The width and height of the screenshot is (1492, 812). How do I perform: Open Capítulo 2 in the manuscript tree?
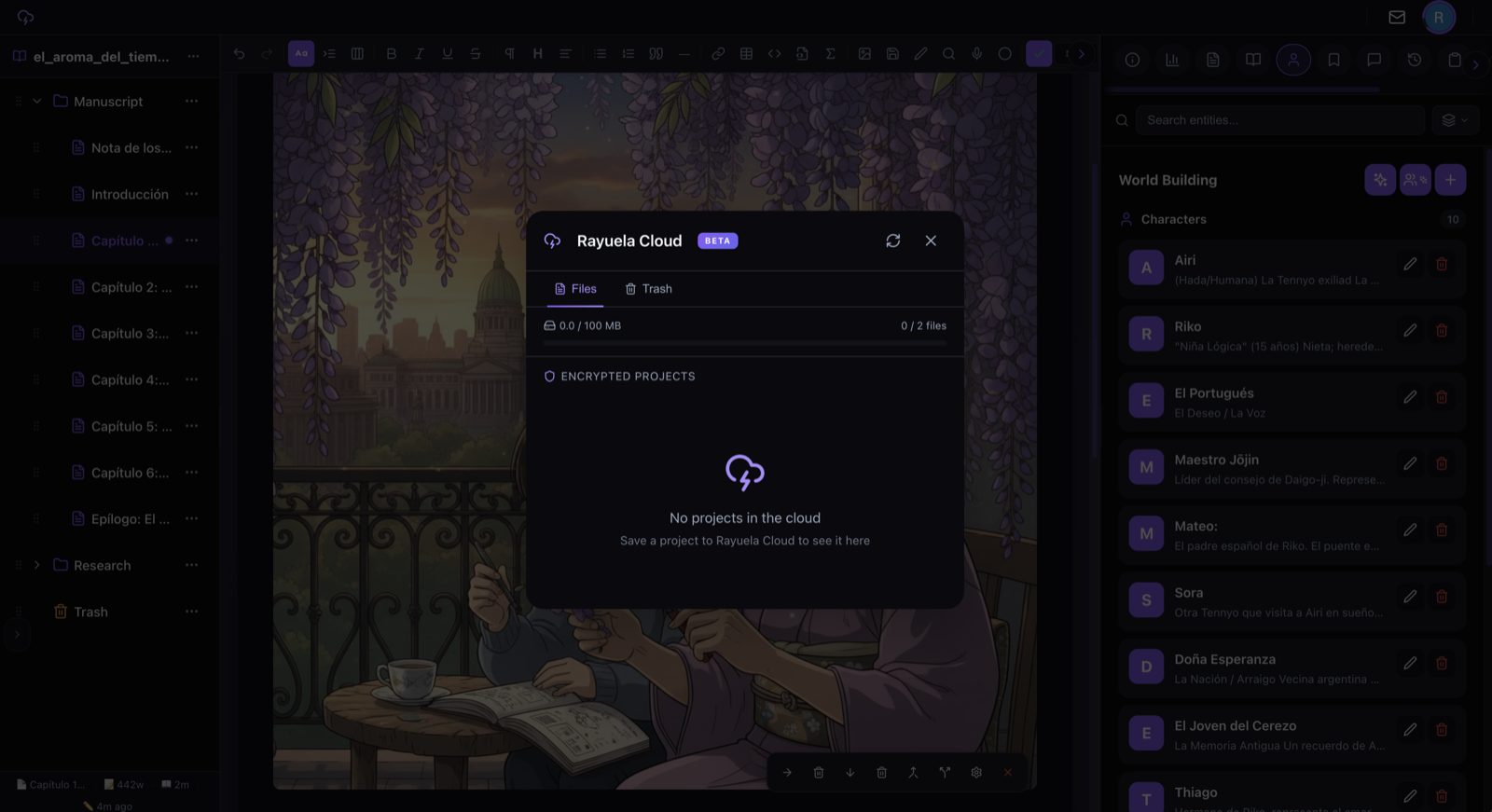(131, 287)
